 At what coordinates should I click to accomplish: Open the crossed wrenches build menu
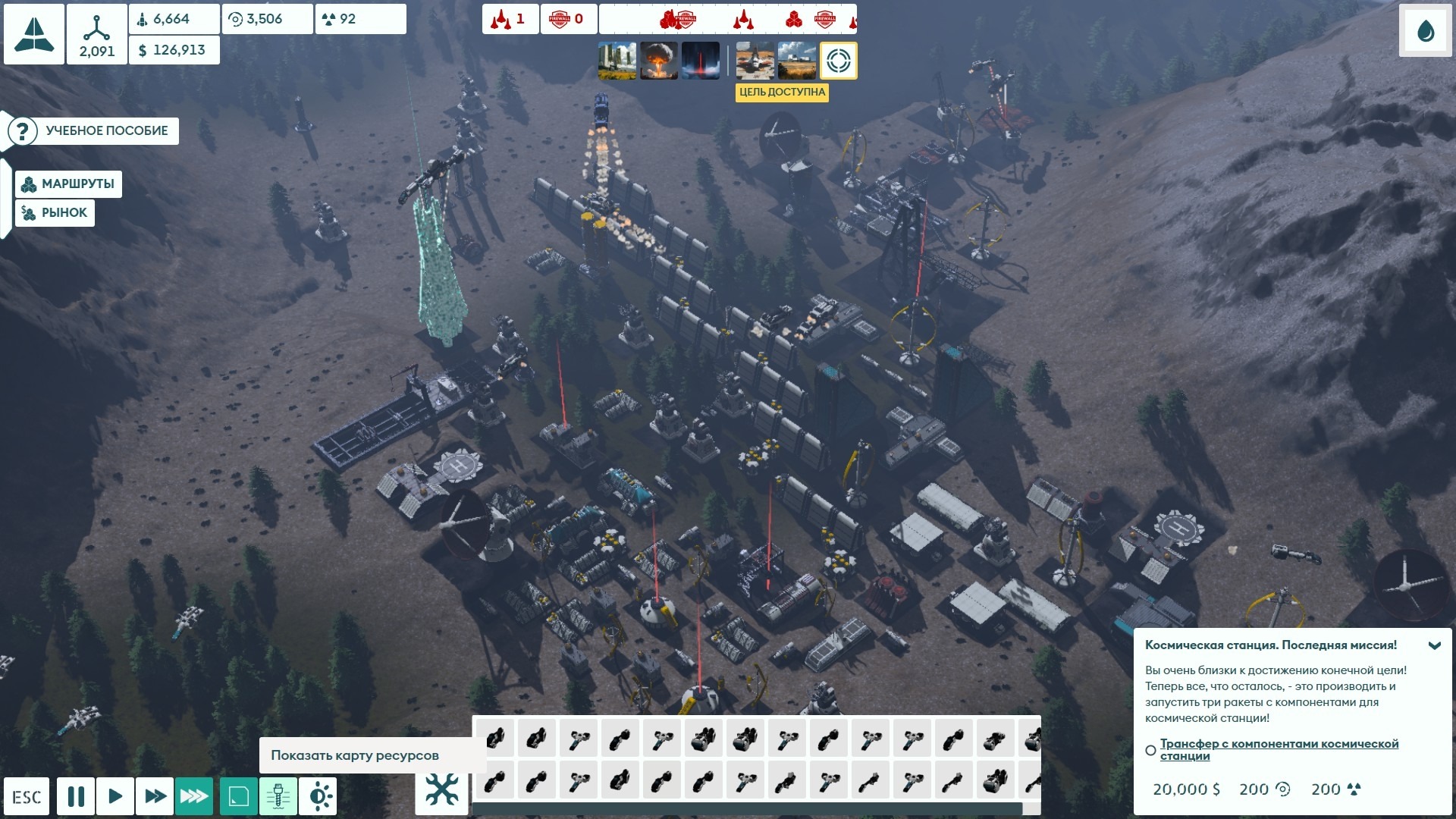[441, 790]
